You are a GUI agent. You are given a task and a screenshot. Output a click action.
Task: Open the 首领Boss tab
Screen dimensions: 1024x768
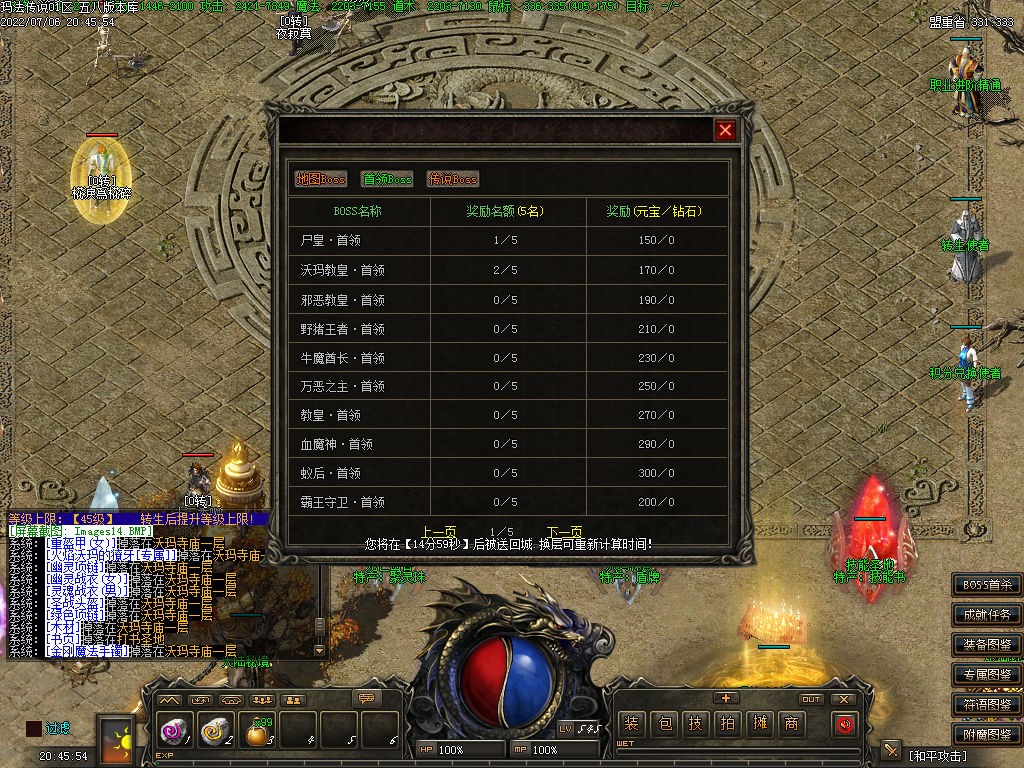click(387, 179)
